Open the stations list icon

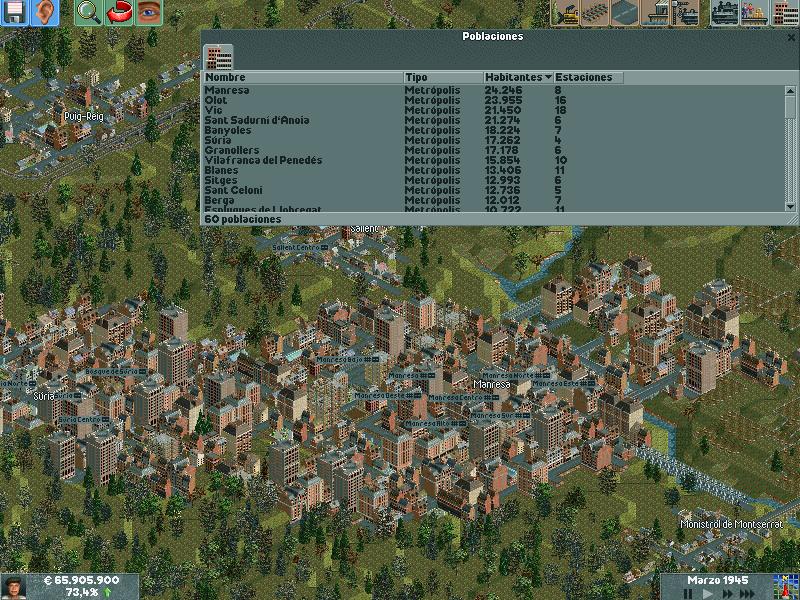point(753,13)
